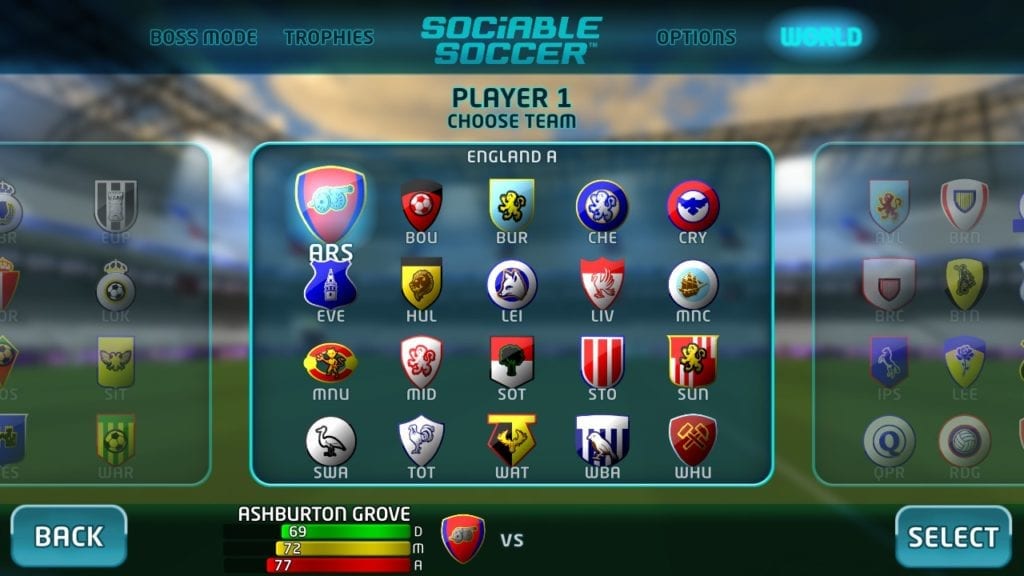
Task: Select the CRY team badge
Action: pyautogui.click(x=692, y=206)
